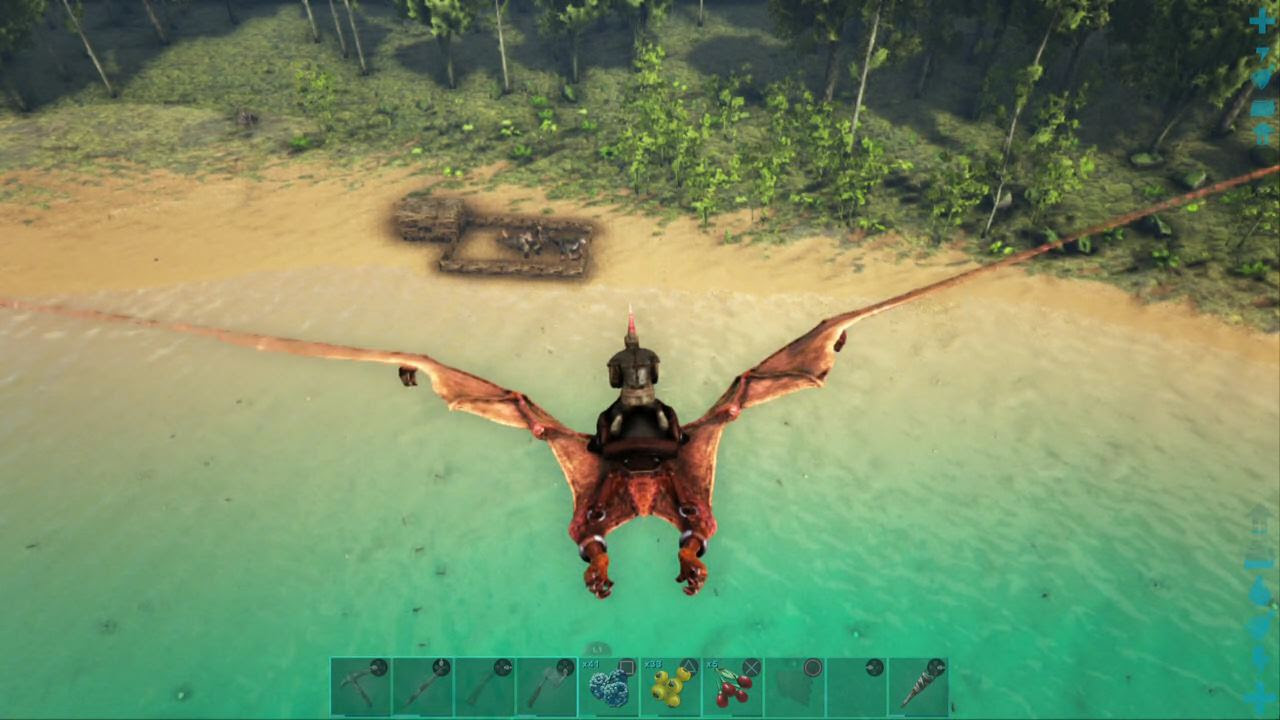Click the faded hide item slot in the hotbar

click(x=797, y=685)
